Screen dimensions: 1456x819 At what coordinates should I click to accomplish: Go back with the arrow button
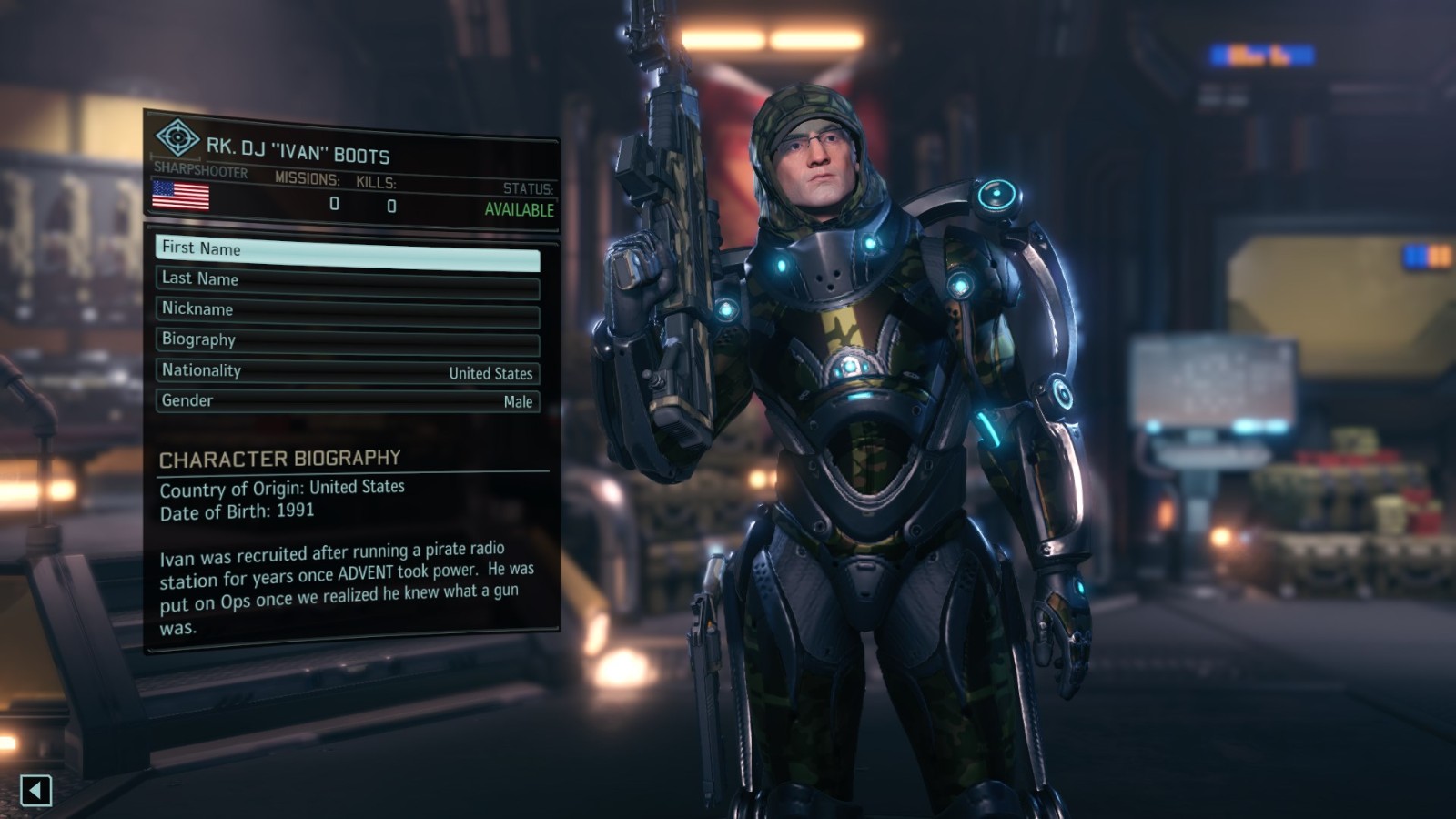pos(35,790)
